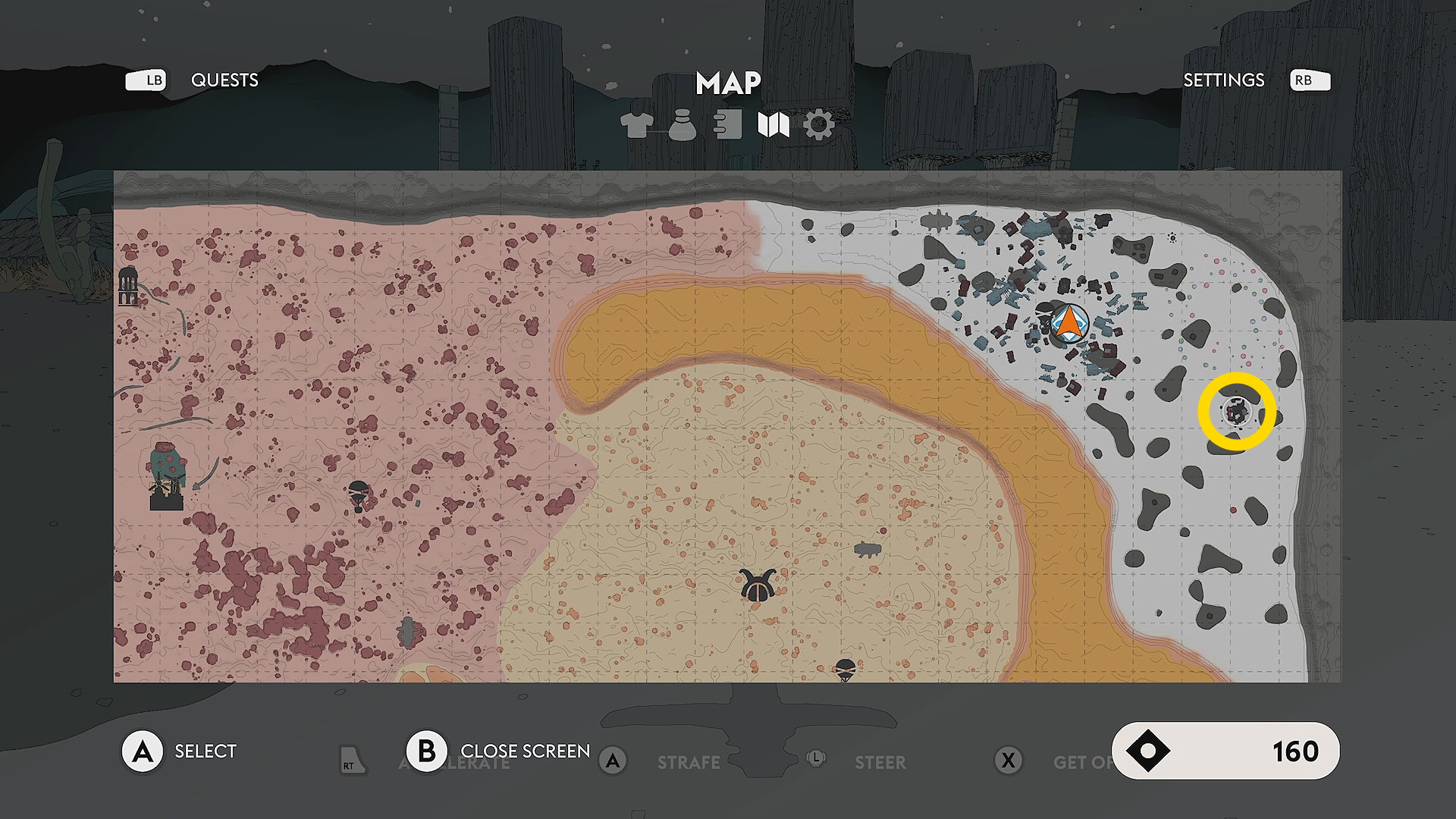Switch to the inventory bag tab

[682, 125]
